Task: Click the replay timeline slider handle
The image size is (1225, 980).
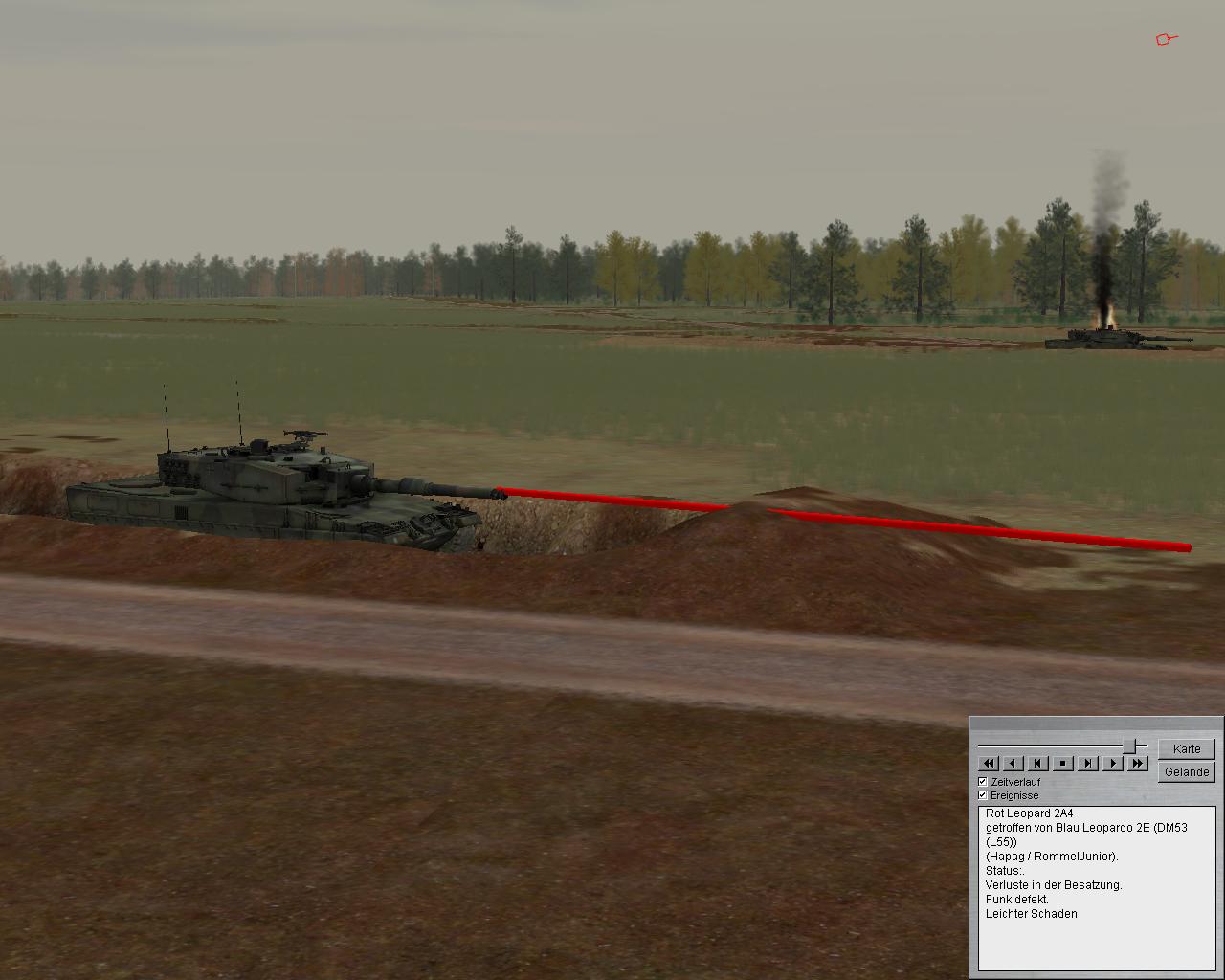Action: tap(1130, 745)
